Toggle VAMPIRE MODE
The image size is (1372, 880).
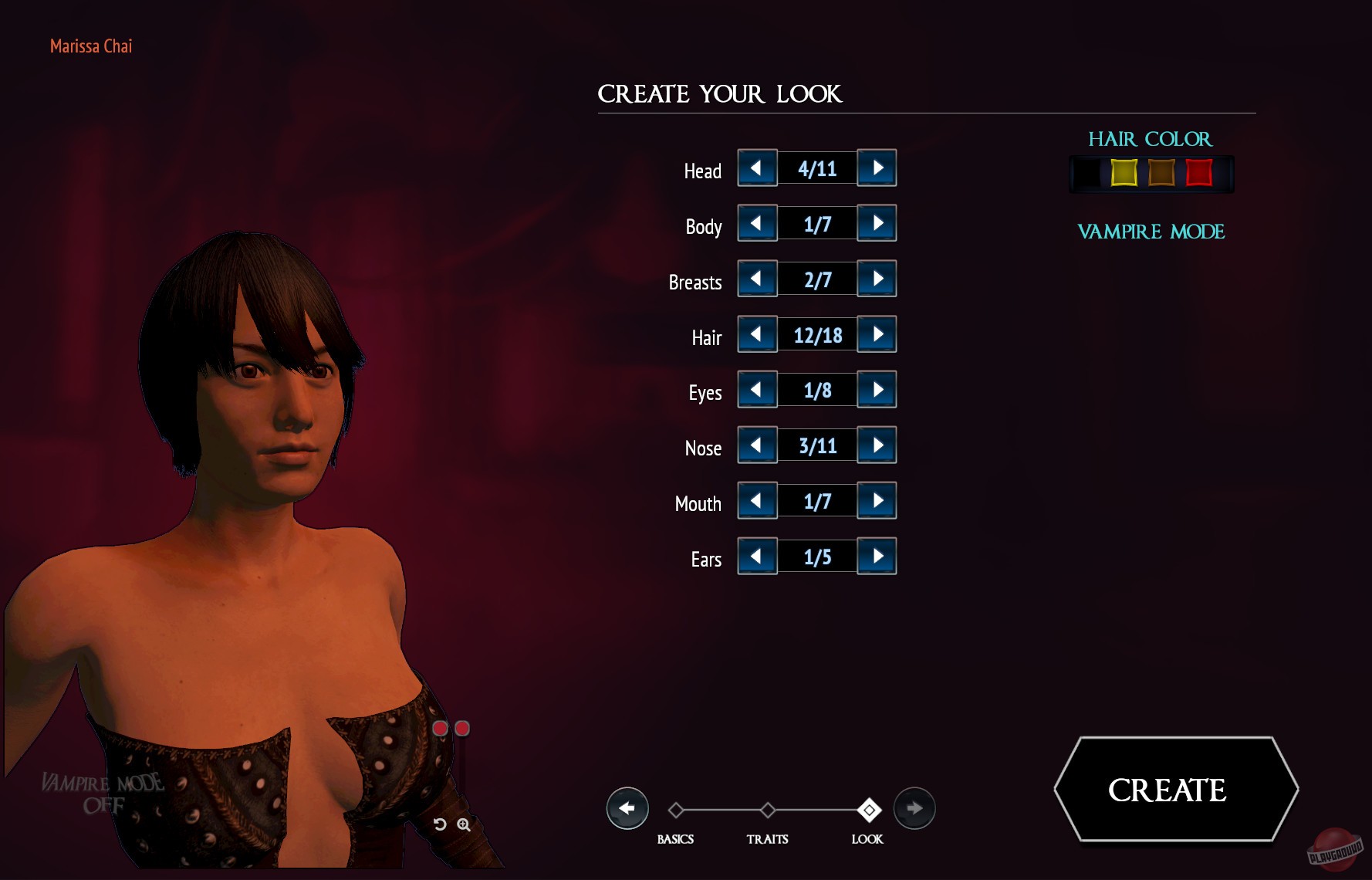pyautogui.click(x=1151, y=232)
